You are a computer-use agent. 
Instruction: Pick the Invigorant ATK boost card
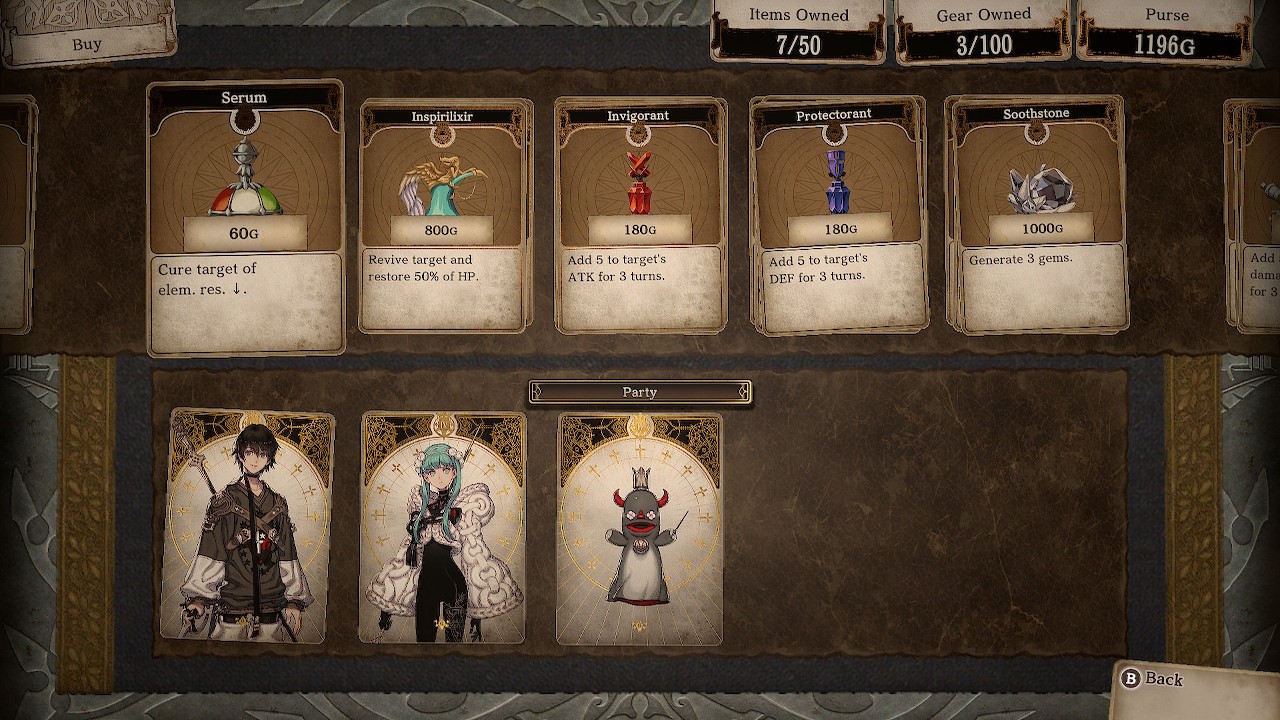[x=639, y=216]
